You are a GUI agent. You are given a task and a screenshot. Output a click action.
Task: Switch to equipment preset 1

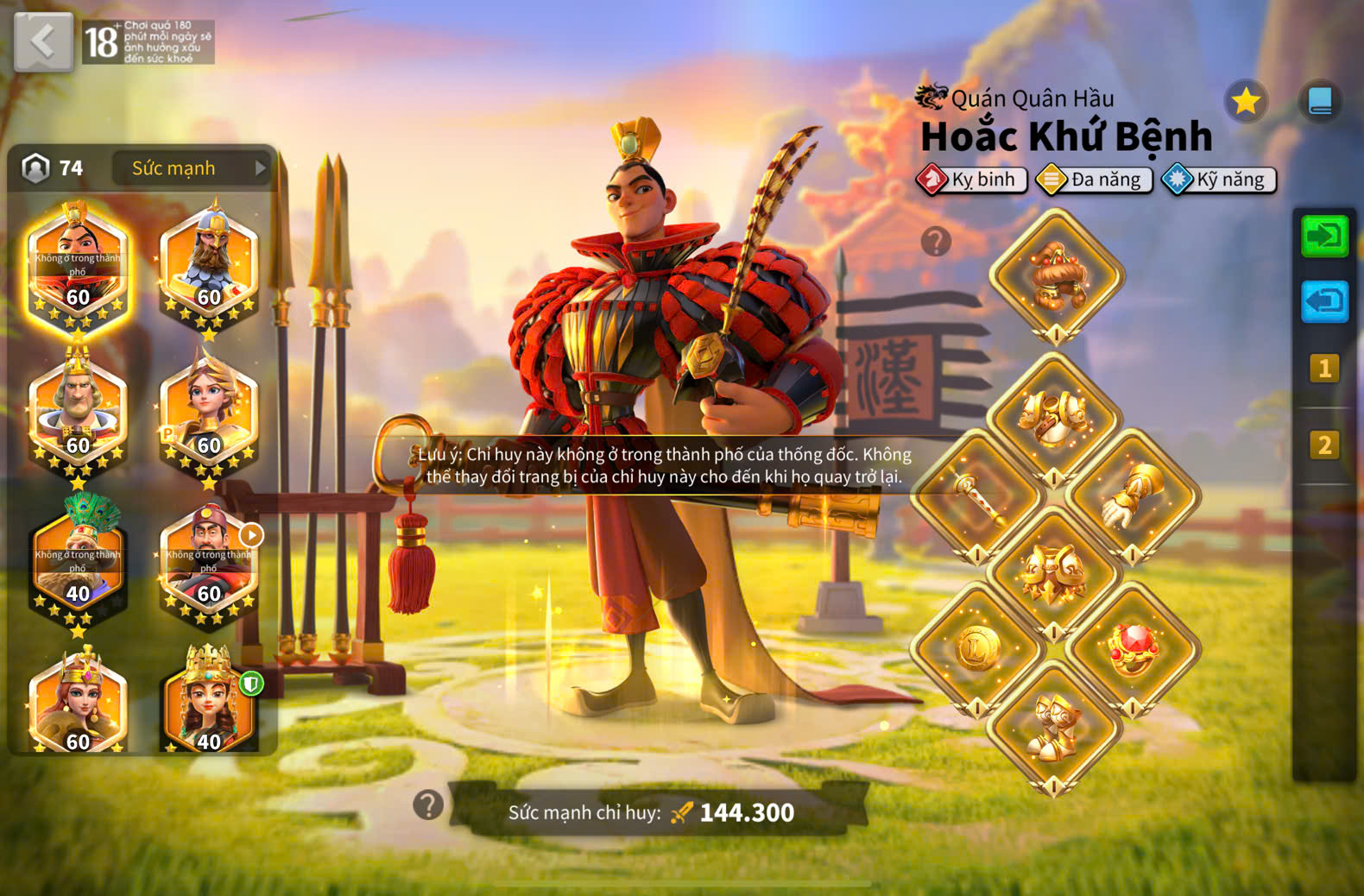[1324, 369]
